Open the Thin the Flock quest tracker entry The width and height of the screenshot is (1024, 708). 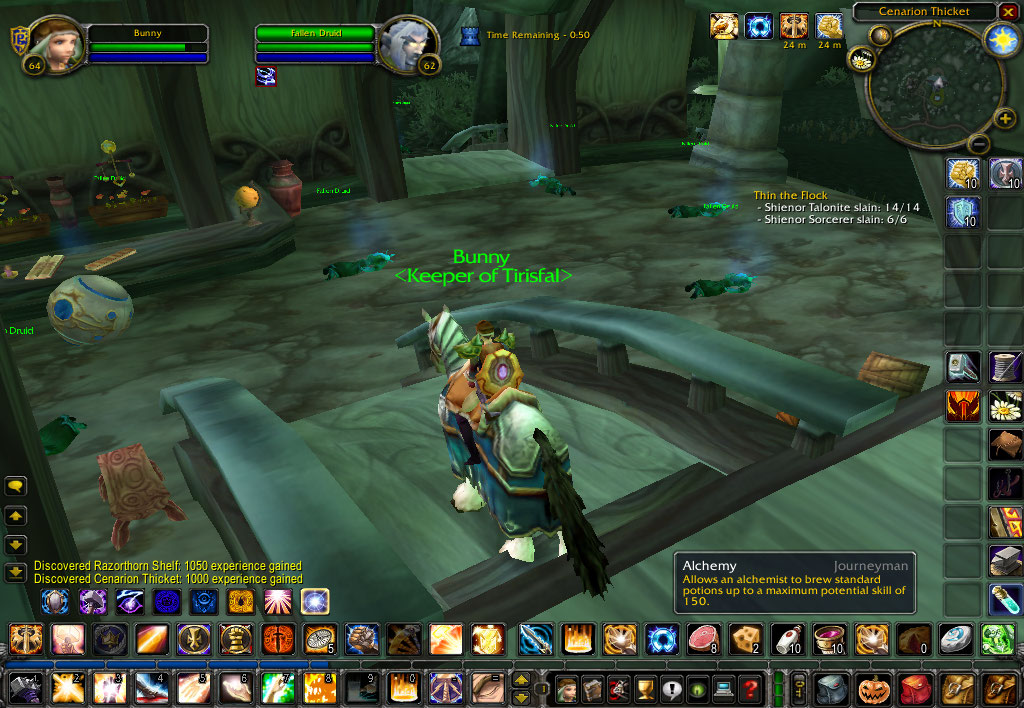click(790, 195)
